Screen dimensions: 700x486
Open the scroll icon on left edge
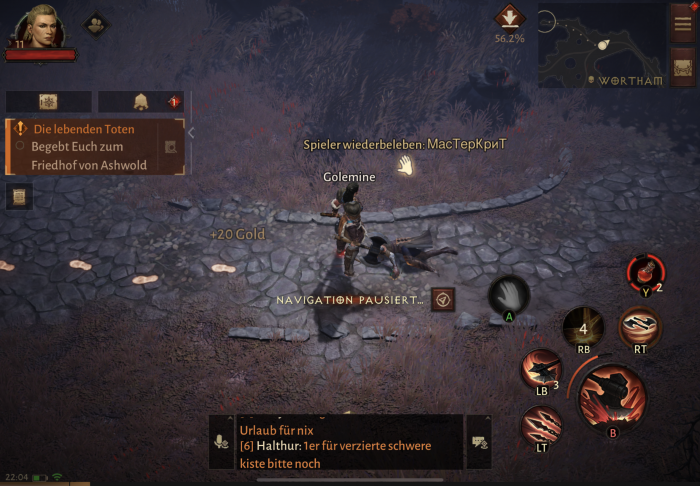18,197
